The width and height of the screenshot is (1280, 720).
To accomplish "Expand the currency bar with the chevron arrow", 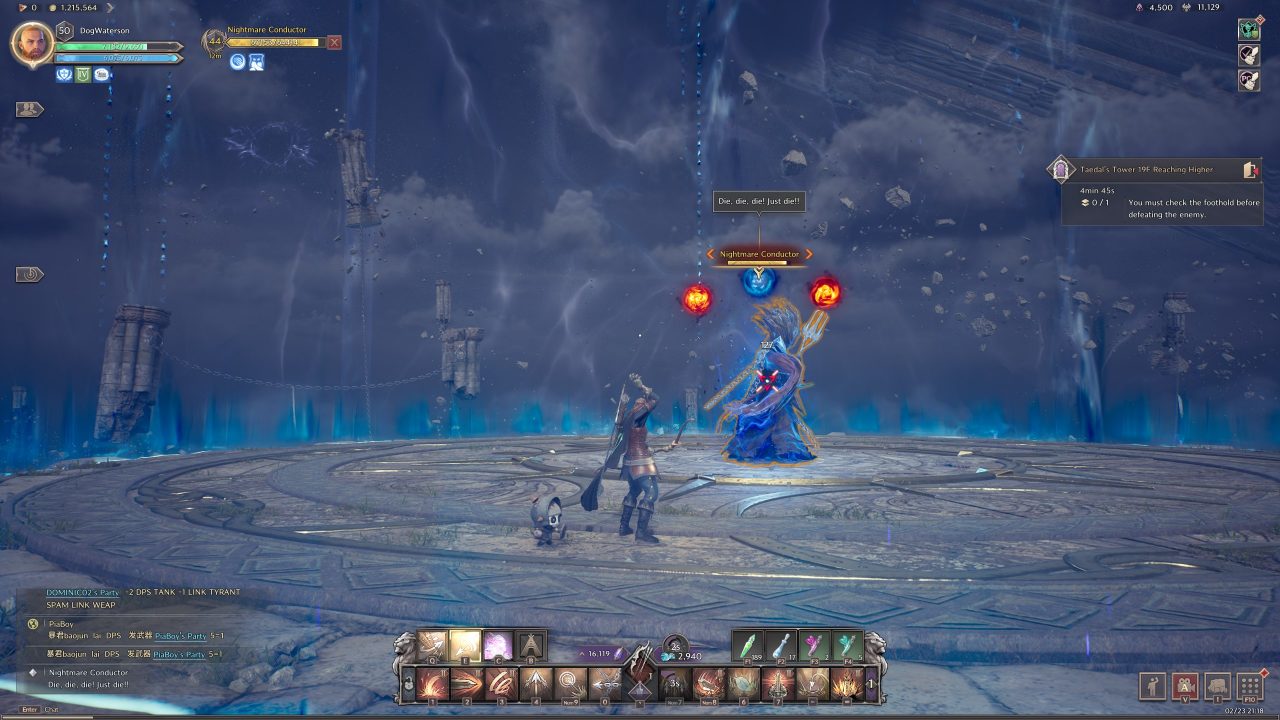I will 111,8.
